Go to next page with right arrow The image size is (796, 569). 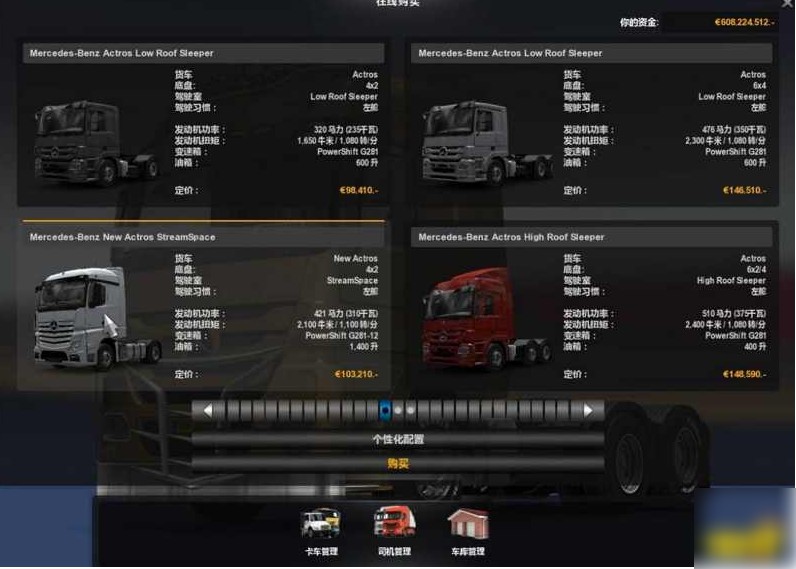[588, 410]
